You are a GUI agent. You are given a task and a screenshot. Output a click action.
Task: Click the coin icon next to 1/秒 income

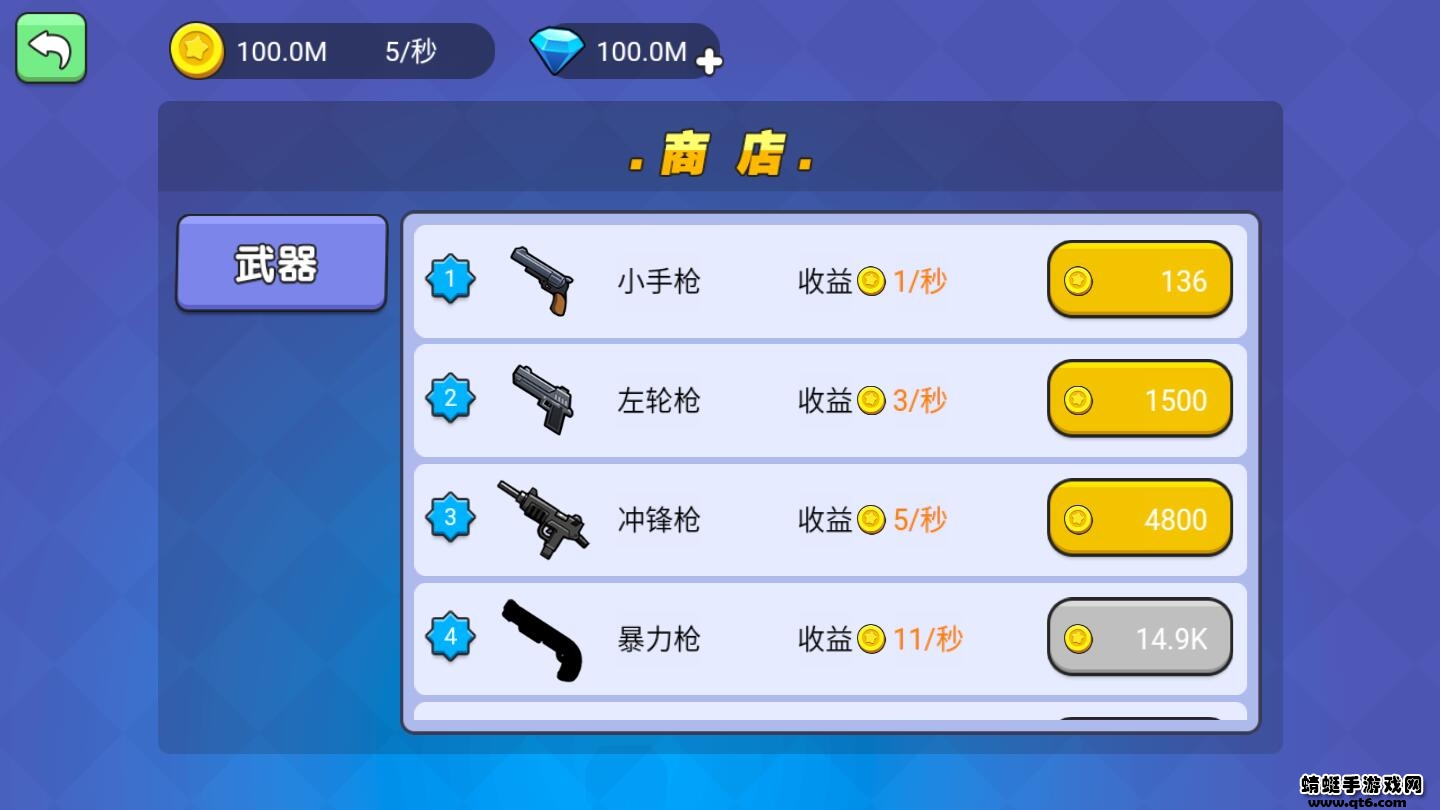coord(872,281)
